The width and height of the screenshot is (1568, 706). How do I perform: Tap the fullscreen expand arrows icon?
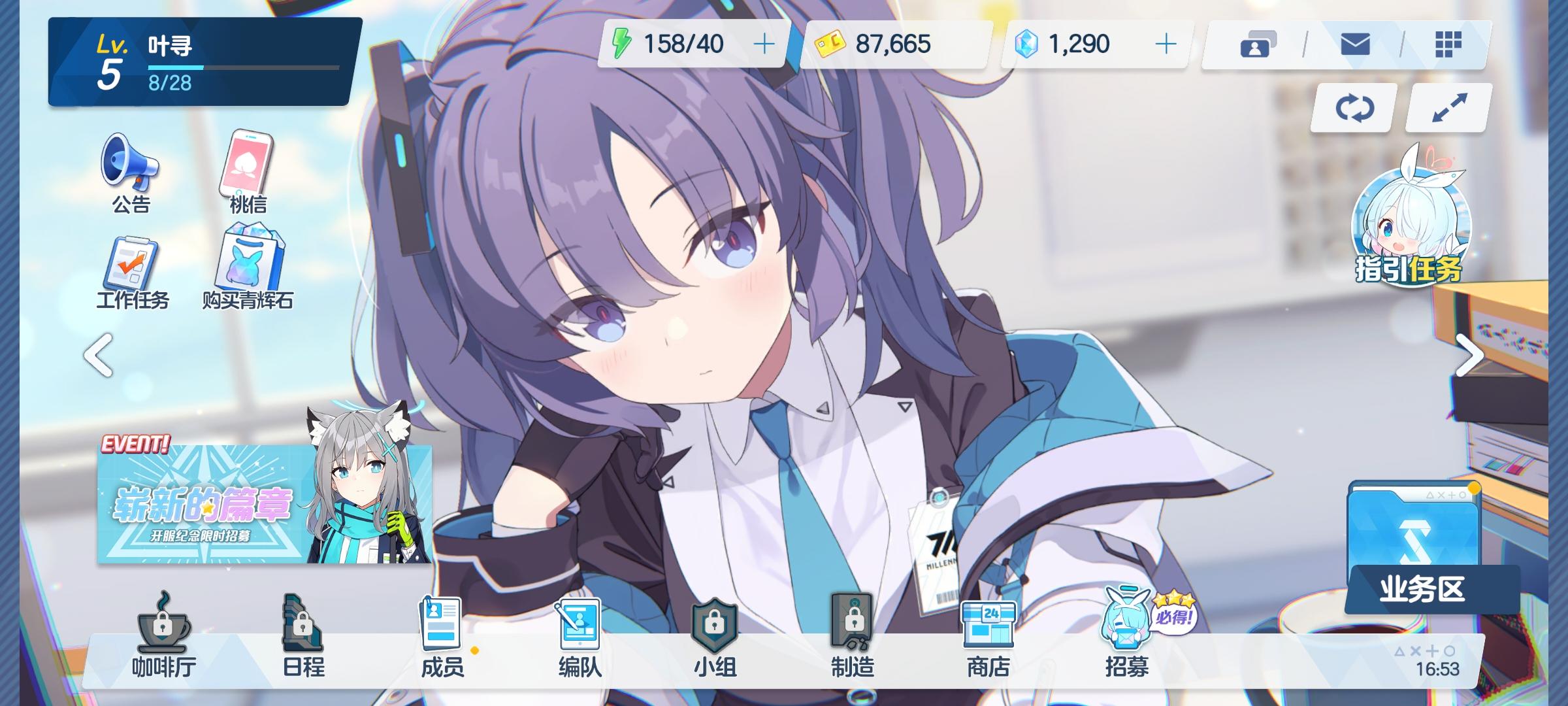1447,108
